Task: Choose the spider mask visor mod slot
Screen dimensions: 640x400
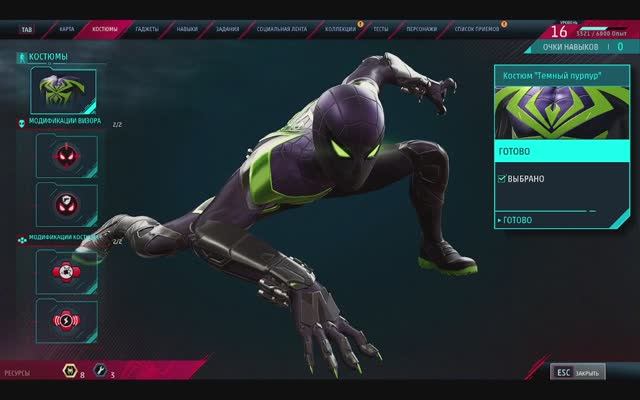Action: pyautogui.click(x=66, y=155)
